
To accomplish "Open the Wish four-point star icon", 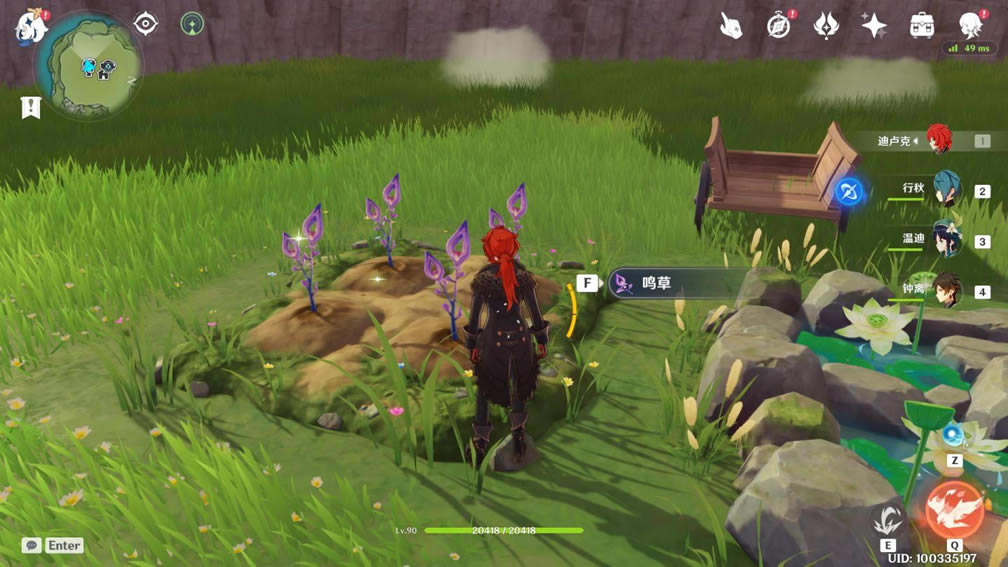I will [x=874, y=26].
